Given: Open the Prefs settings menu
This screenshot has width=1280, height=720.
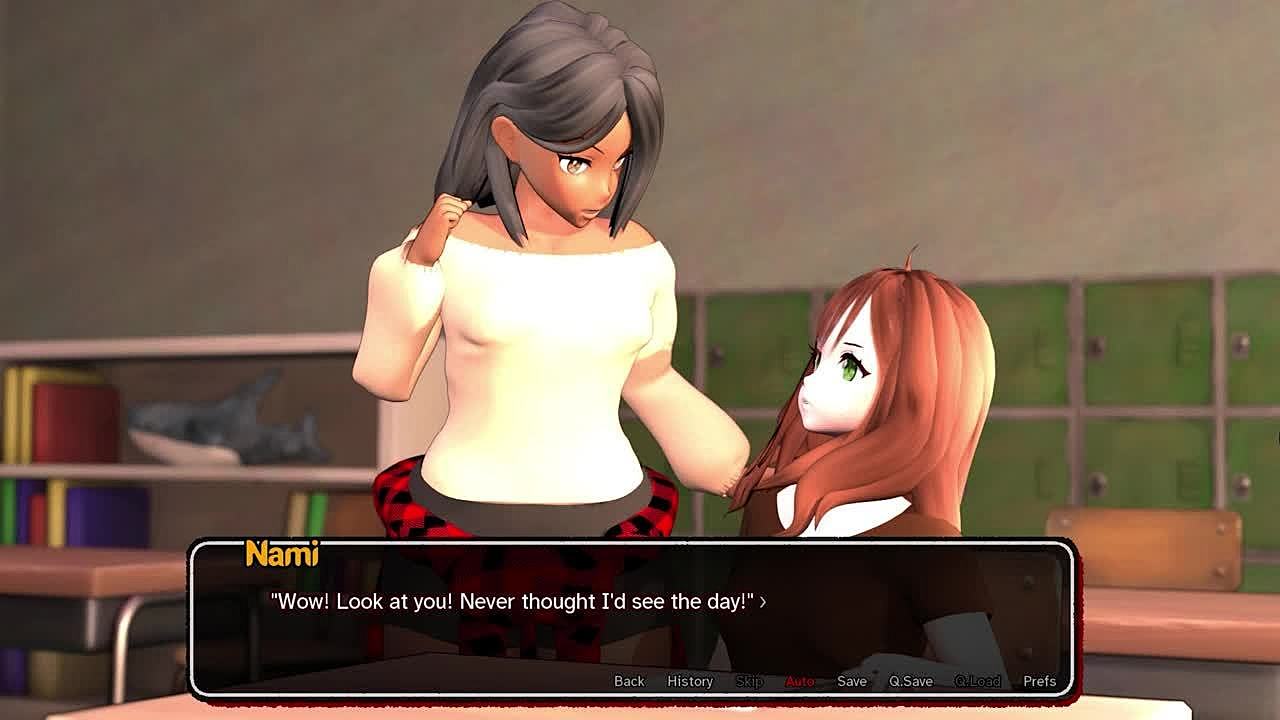Looking at the screenshot, I should [1039, 681].
